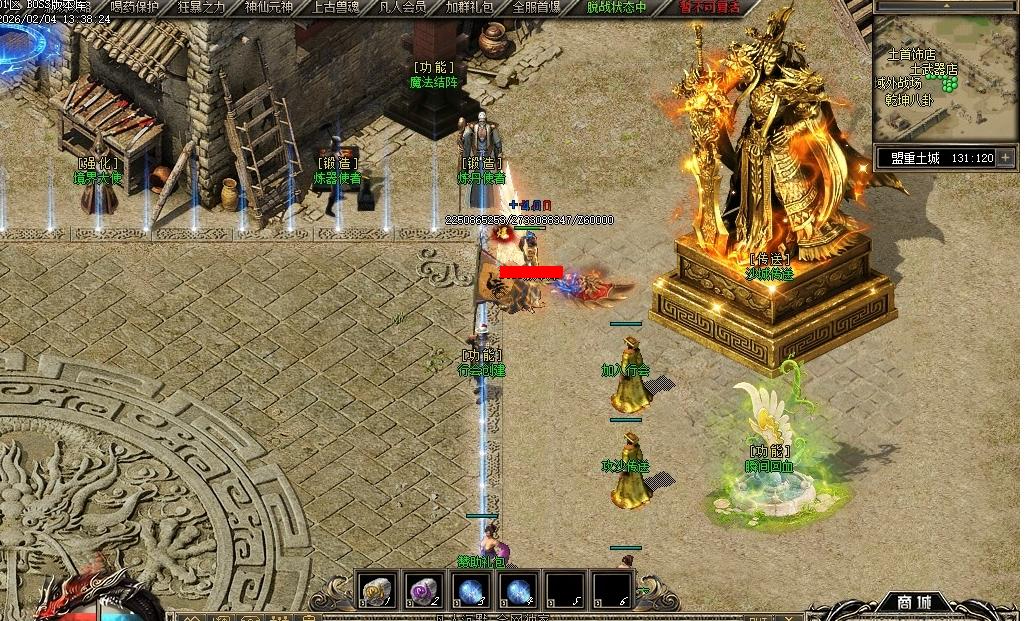Select the 土武器店 label on the minimap
The height and width of the screenshot is (621, 1025).
pyautogui.click(x=933, y=70)
